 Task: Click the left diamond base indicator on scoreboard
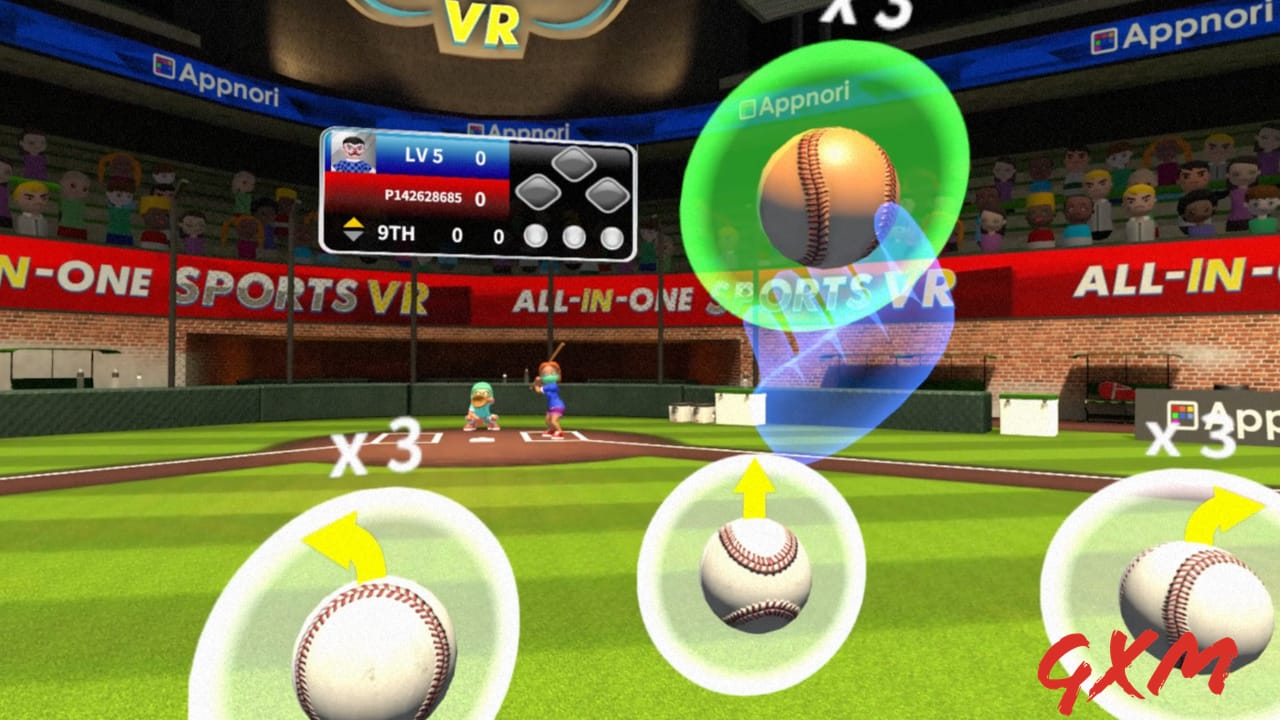(540, 190)
